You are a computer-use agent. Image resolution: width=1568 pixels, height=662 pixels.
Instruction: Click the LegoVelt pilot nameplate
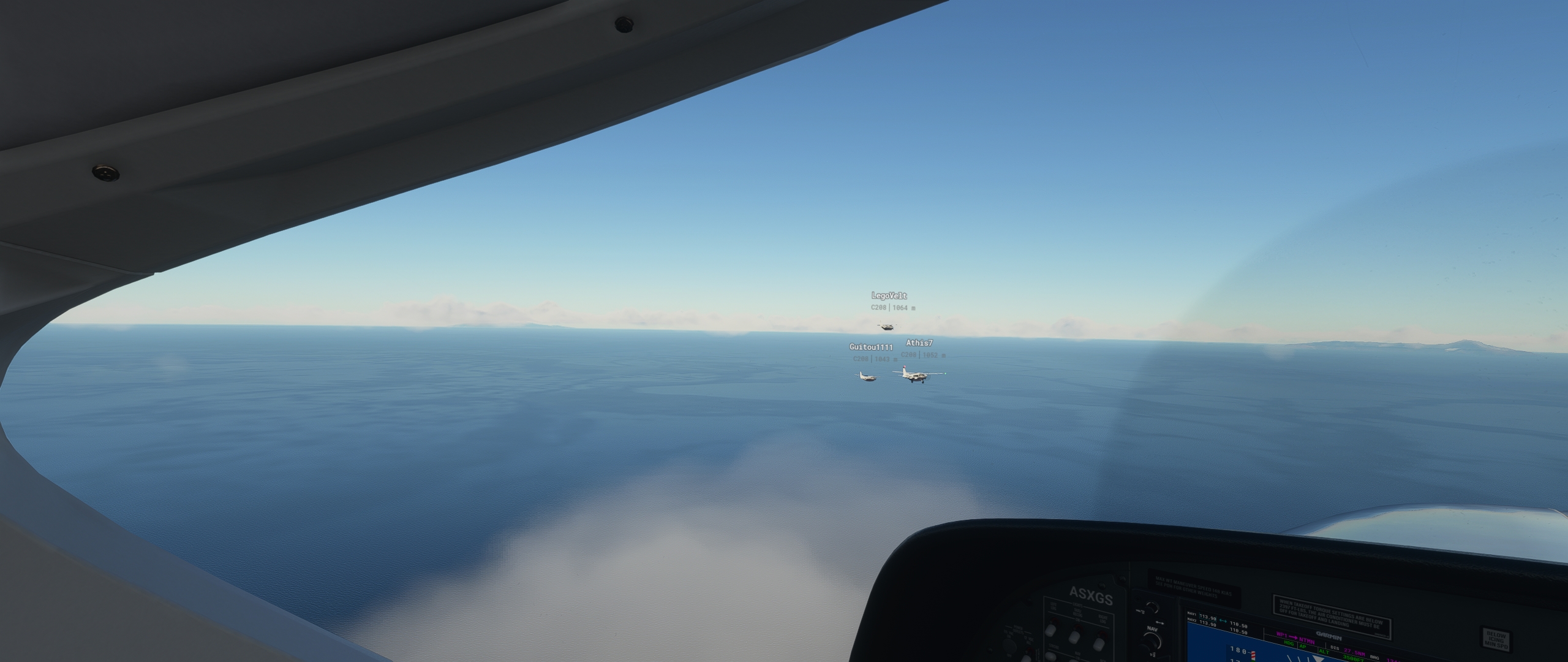[x=889, y=295]
